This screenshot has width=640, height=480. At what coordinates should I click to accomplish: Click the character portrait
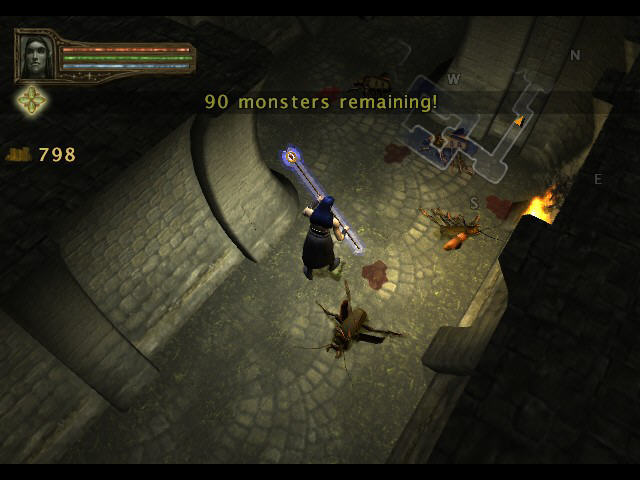tap(36, 56)
